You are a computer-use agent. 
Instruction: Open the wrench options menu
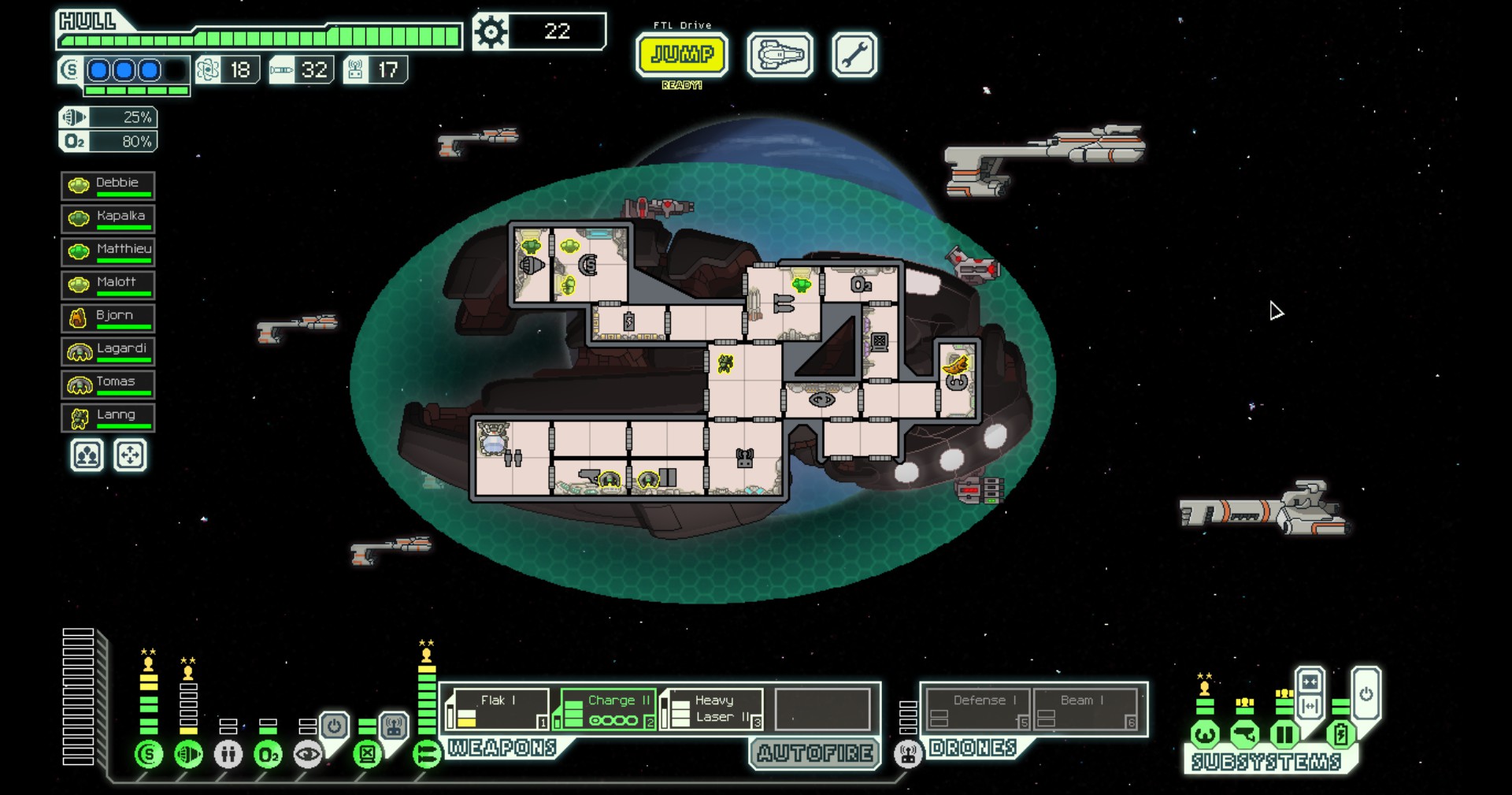pyautogui.click(x=854, y=55)
